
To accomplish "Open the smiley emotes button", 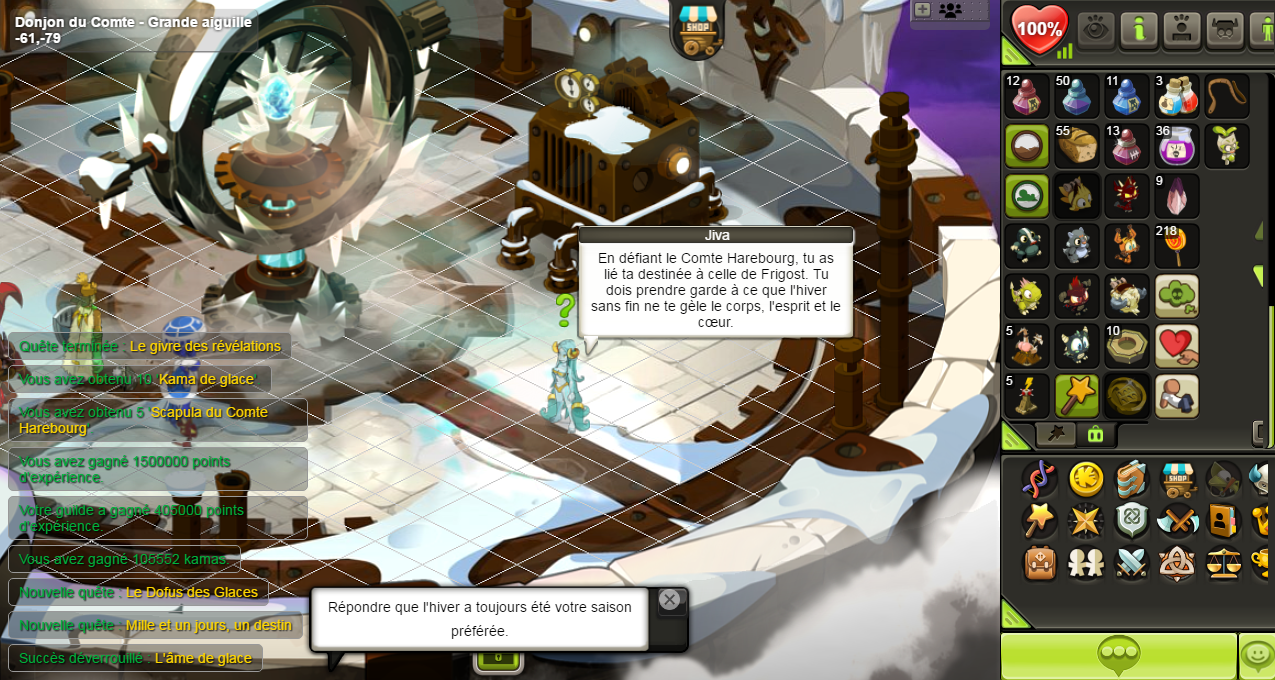I will [x=1256, y=656].
